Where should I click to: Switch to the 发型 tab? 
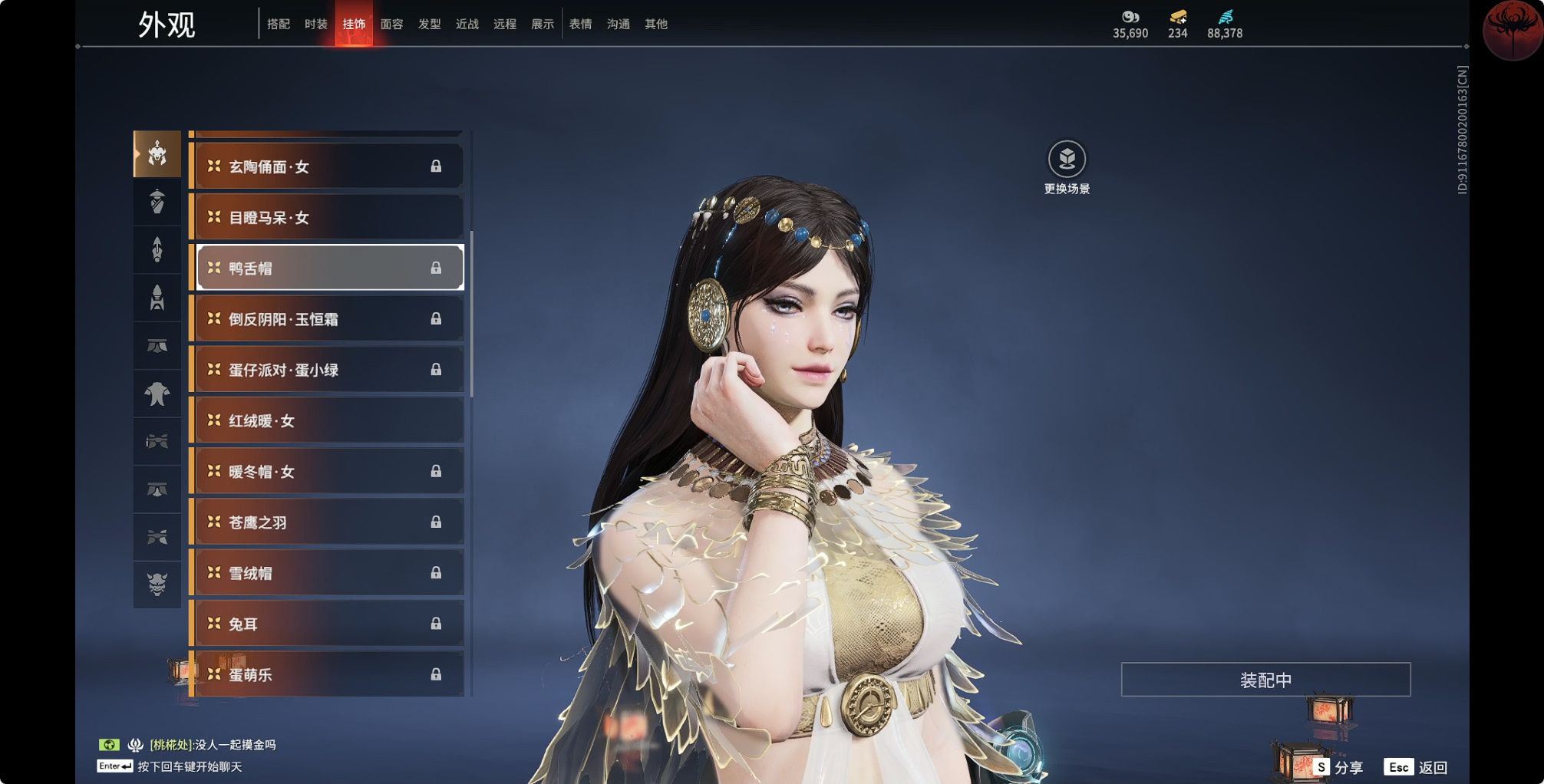(429, 25)
